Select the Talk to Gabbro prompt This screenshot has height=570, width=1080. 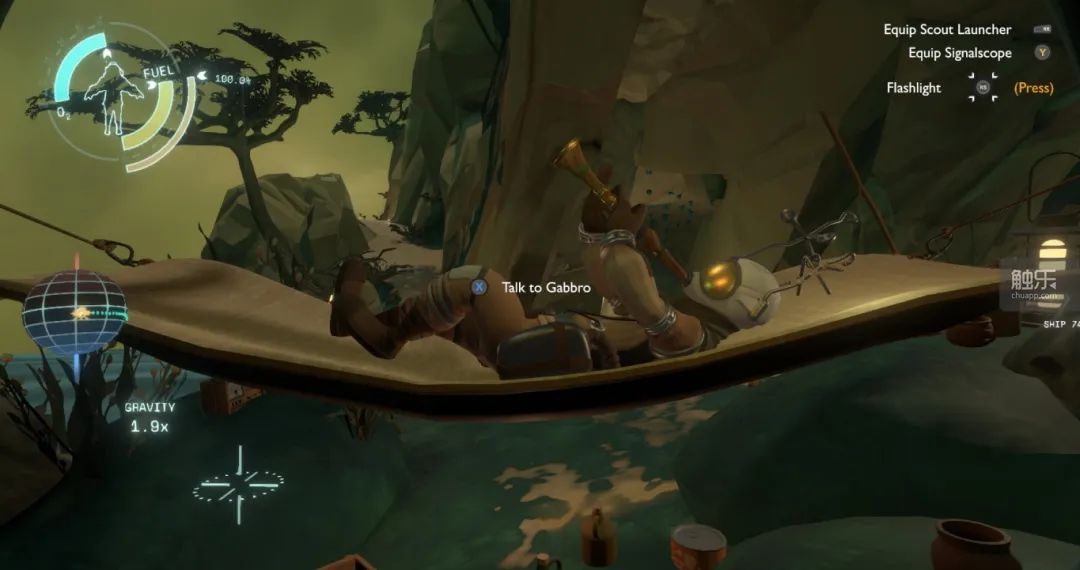click(x=545, y=288)
